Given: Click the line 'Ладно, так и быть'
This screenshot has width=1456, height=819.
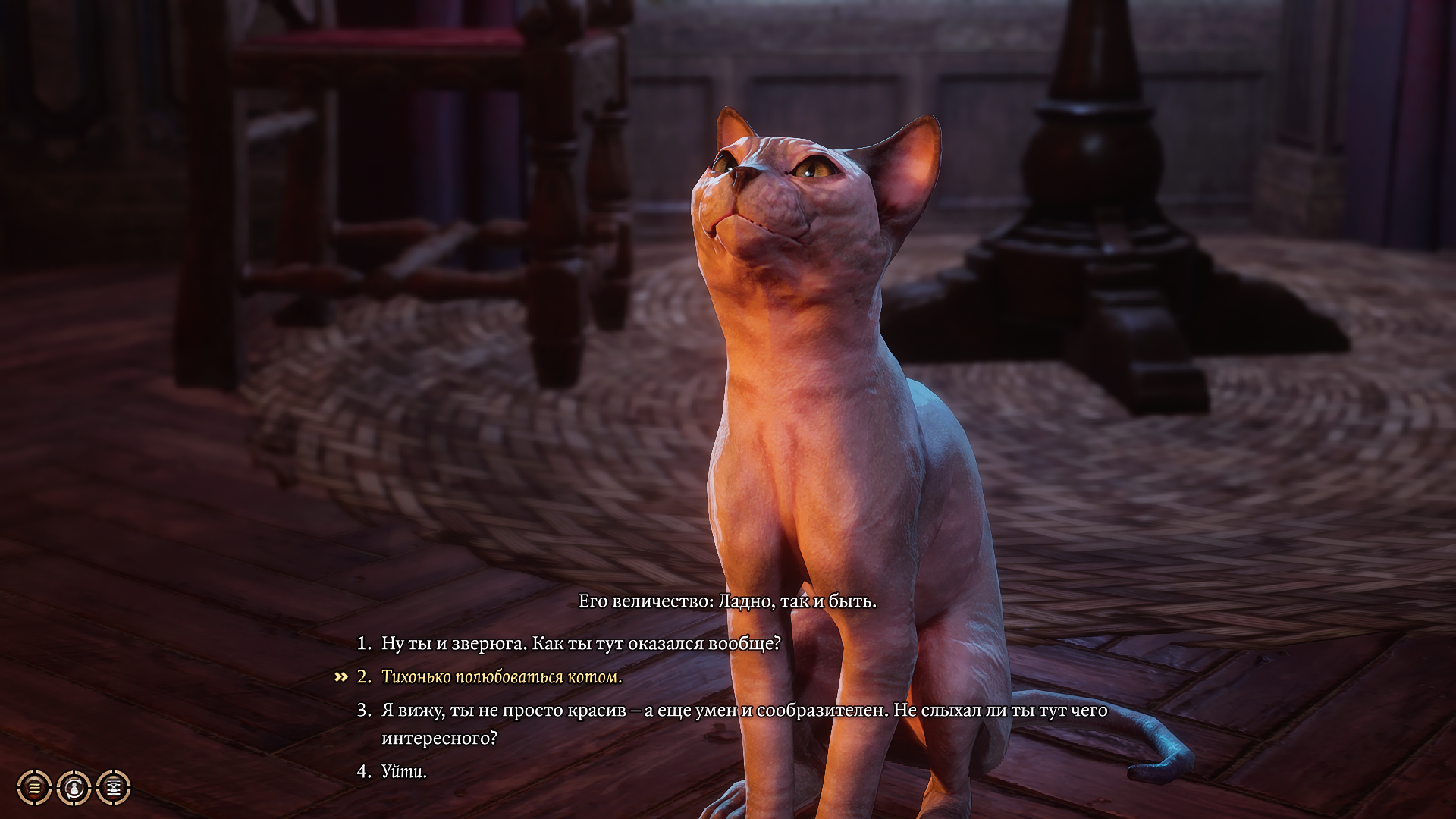Looking at the screenshot, I should coord(796,604).
